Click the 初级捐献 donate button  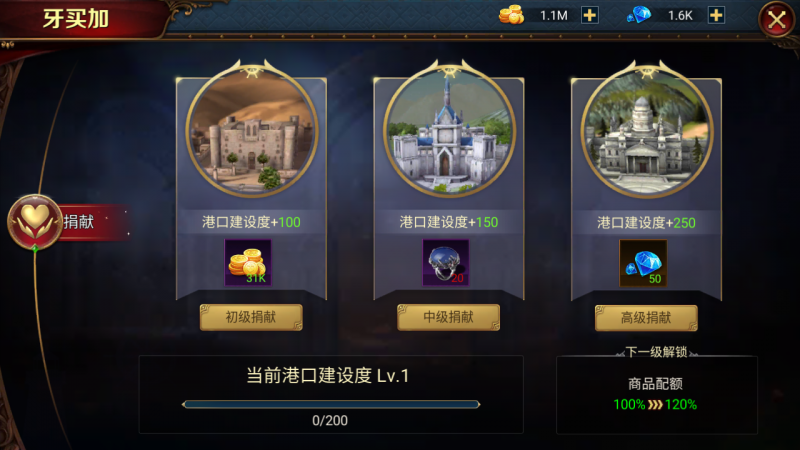click(251, 318)
